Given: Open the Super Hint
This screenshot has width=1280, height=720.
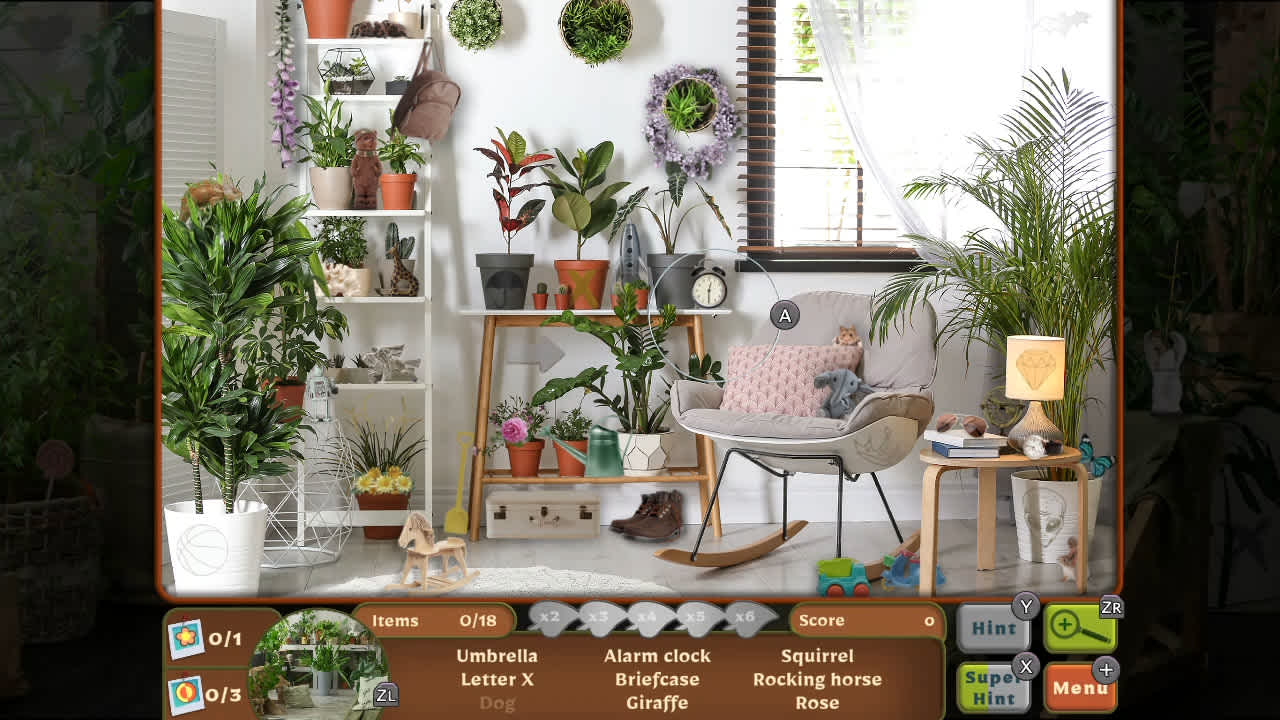Looking at the screenshot, I should pos(994,689).
